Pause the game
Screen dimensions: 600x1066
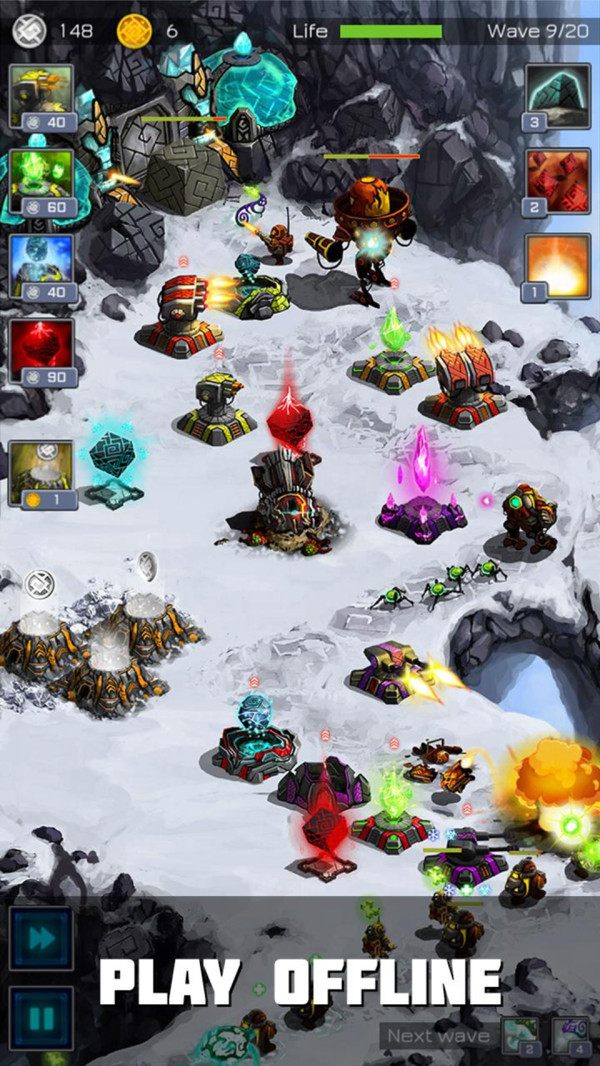[x=42, y=1018]
